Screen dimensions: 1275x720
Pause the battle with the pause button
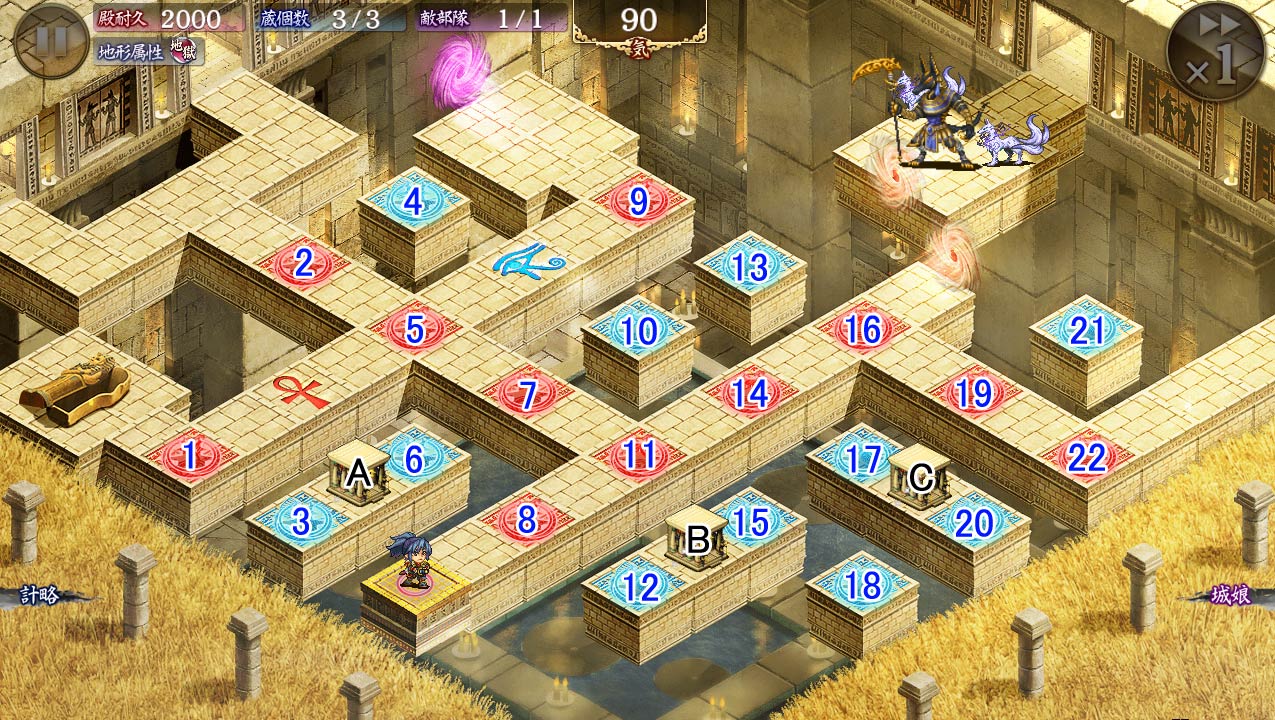click(52, 41)
